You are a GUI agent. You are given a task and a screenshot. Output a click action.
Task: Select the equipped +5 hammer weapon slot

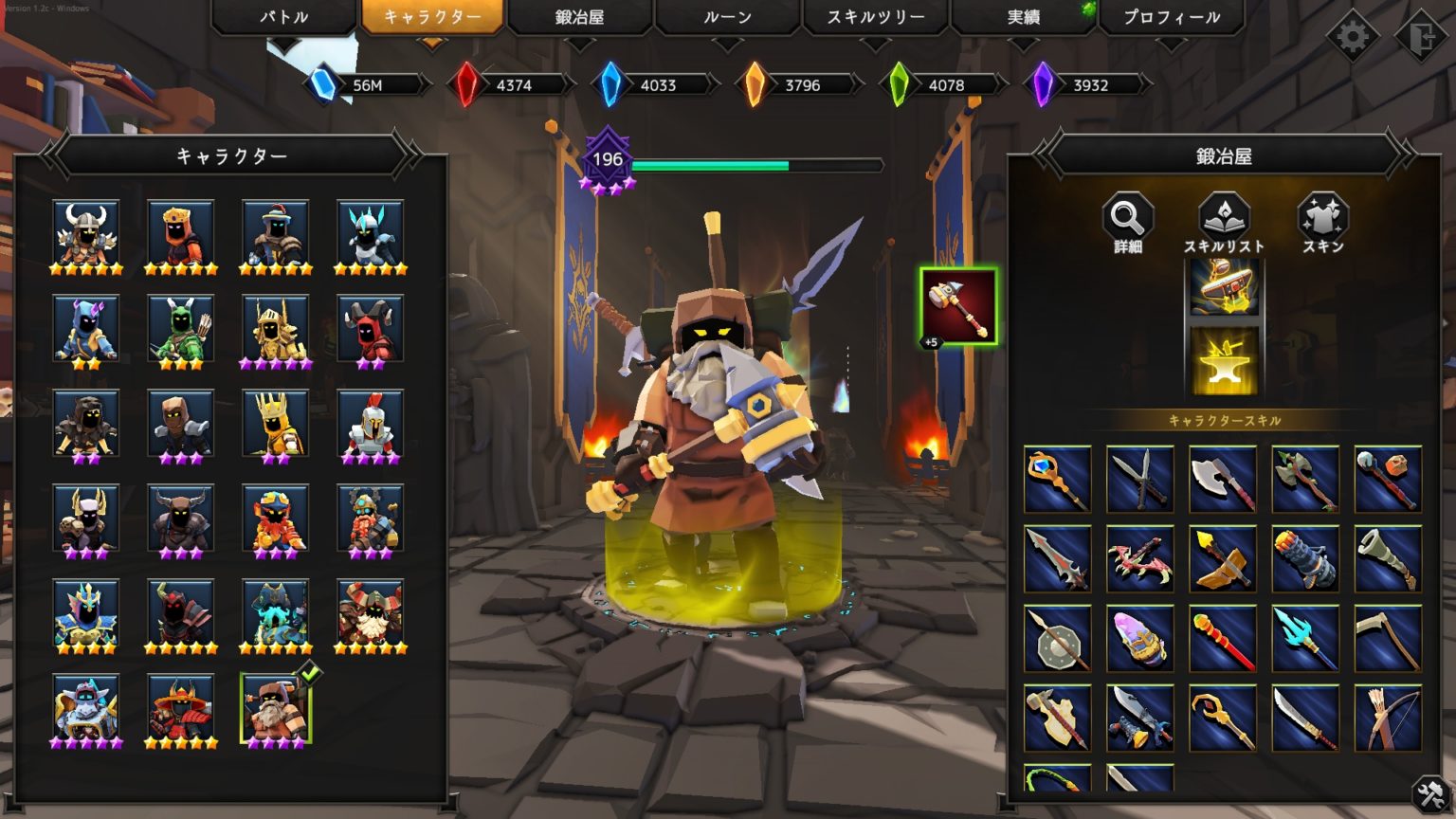[958, 307]
